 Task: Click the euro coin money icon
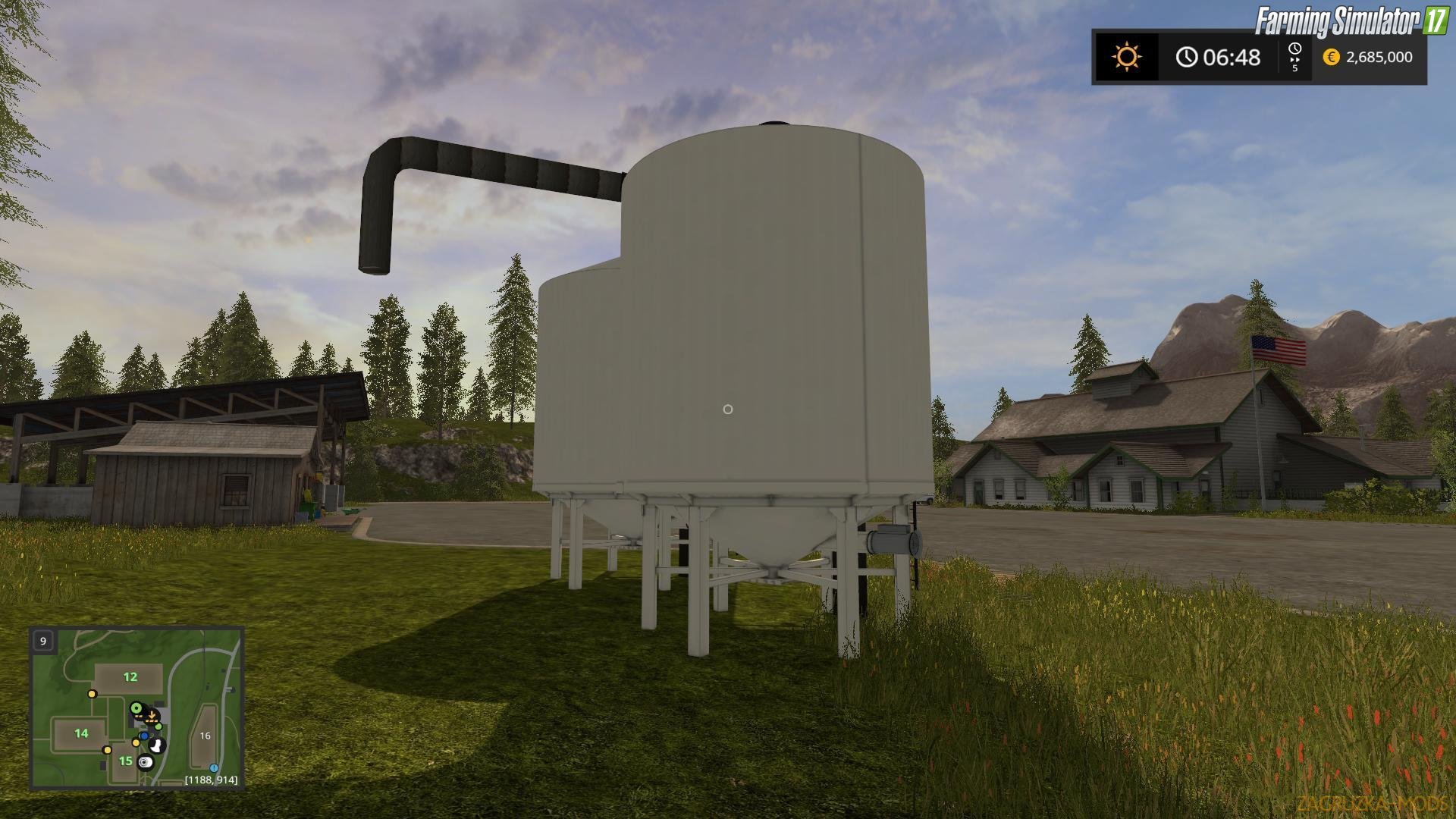point(1332,57)
